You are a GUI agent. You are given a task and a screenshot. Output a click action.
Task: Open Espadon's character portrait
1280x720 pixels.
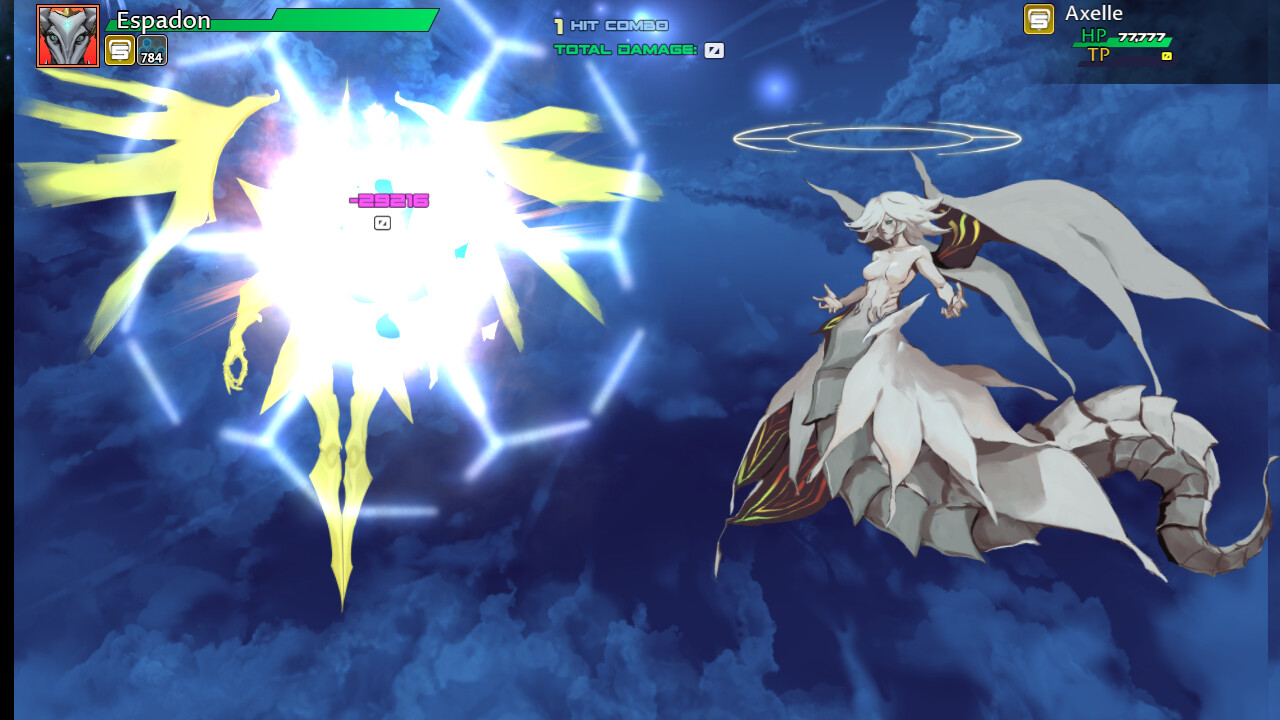click(67, 36)
